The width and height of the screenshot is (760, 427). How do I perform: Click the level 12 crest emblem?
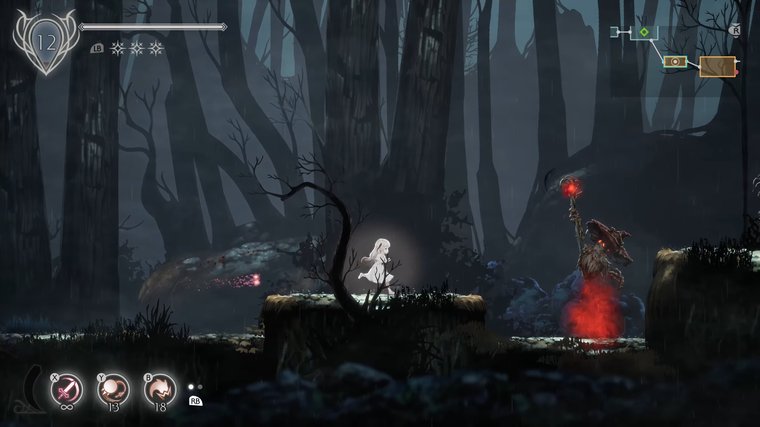click(45, 42)
